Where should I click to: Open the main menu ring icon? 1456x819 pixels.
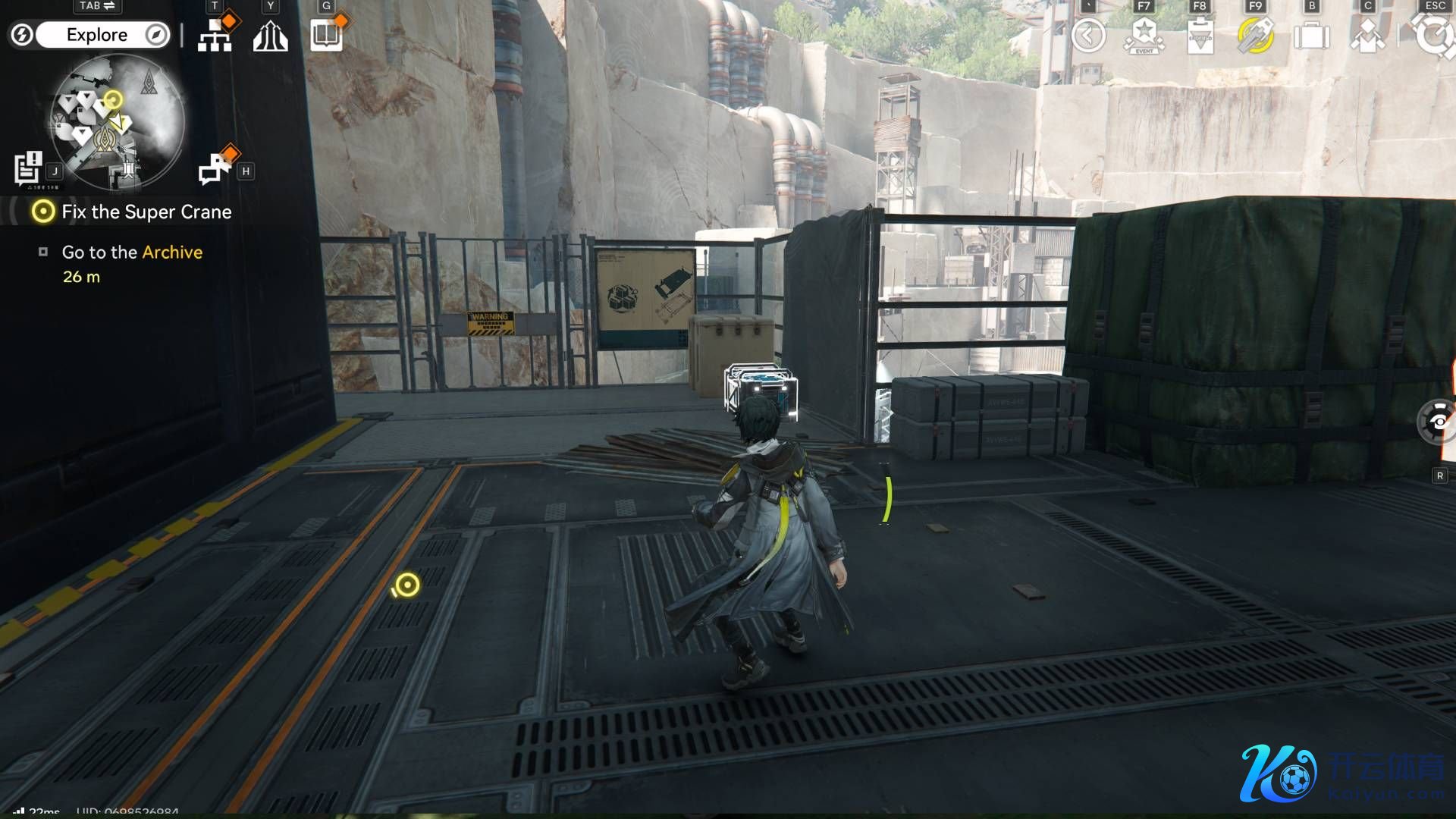1434,36
